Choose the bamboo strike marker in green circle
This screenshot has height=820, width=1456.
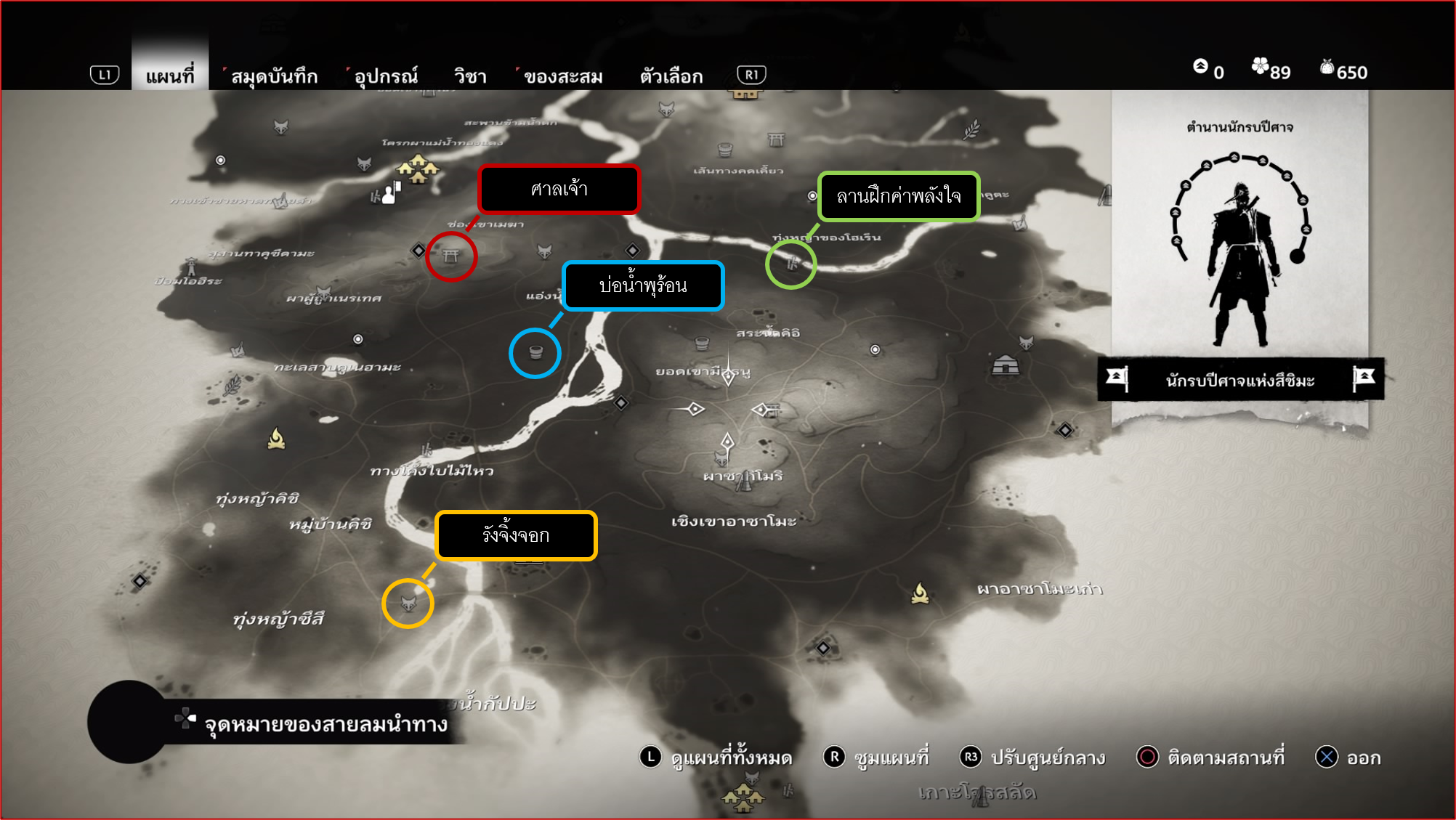(x=791, y=264)
